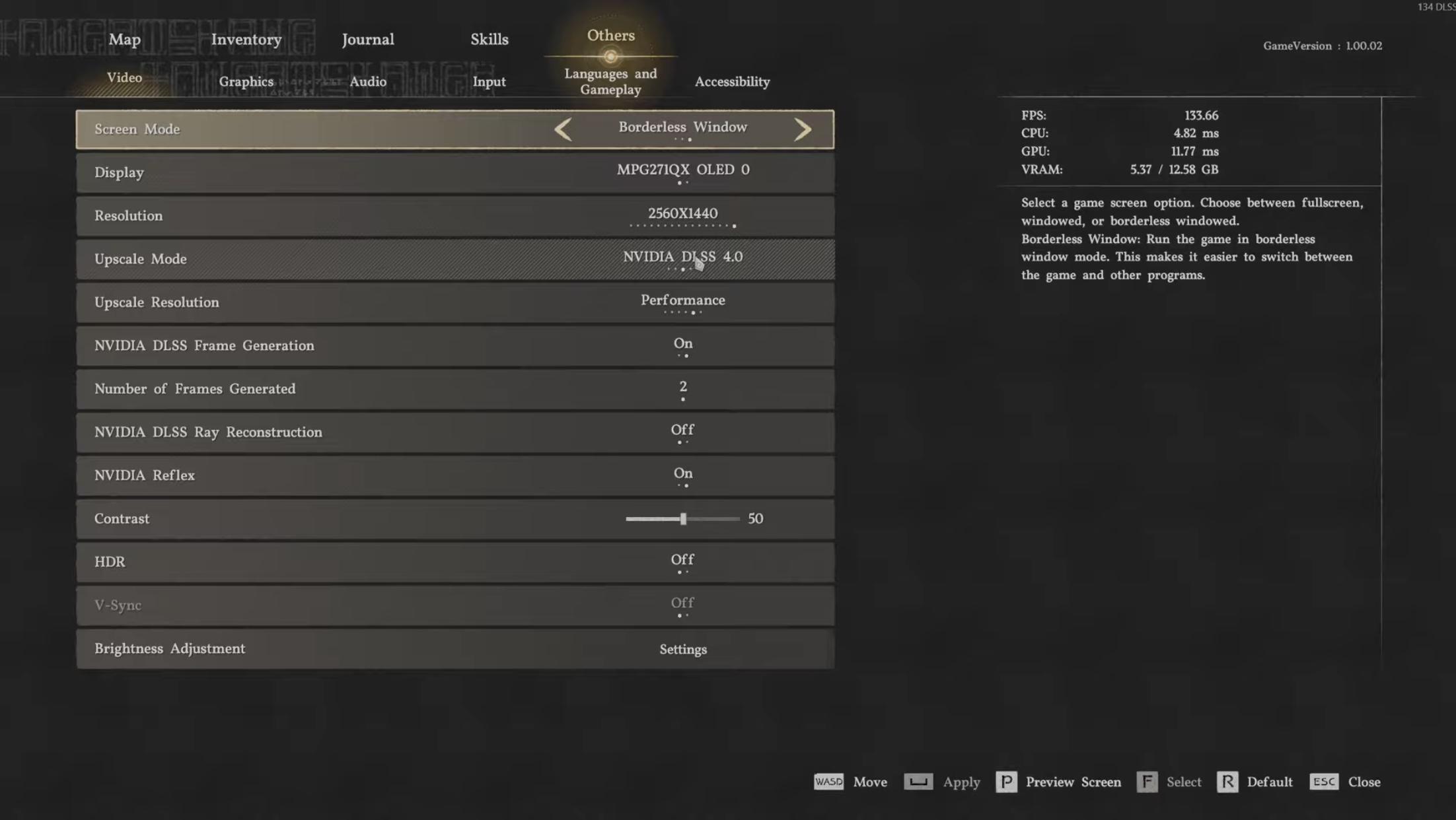
Task: Open the Audio settings tab
Action: pyautogui.click(x=367, y=81)
